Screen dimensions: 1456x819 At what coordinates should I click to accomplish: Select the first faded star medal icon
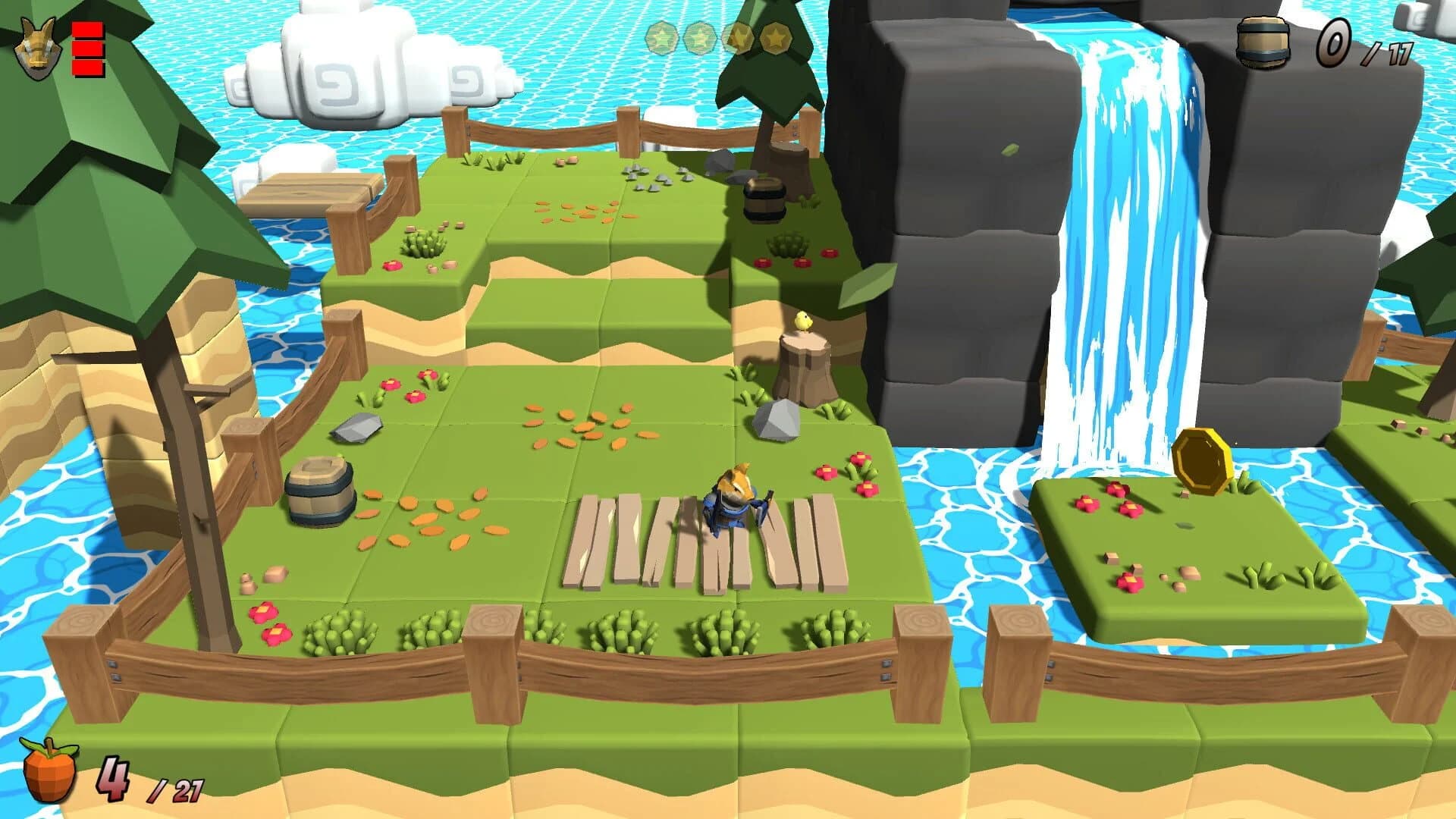pyautogui.click(x=662, y=38)
